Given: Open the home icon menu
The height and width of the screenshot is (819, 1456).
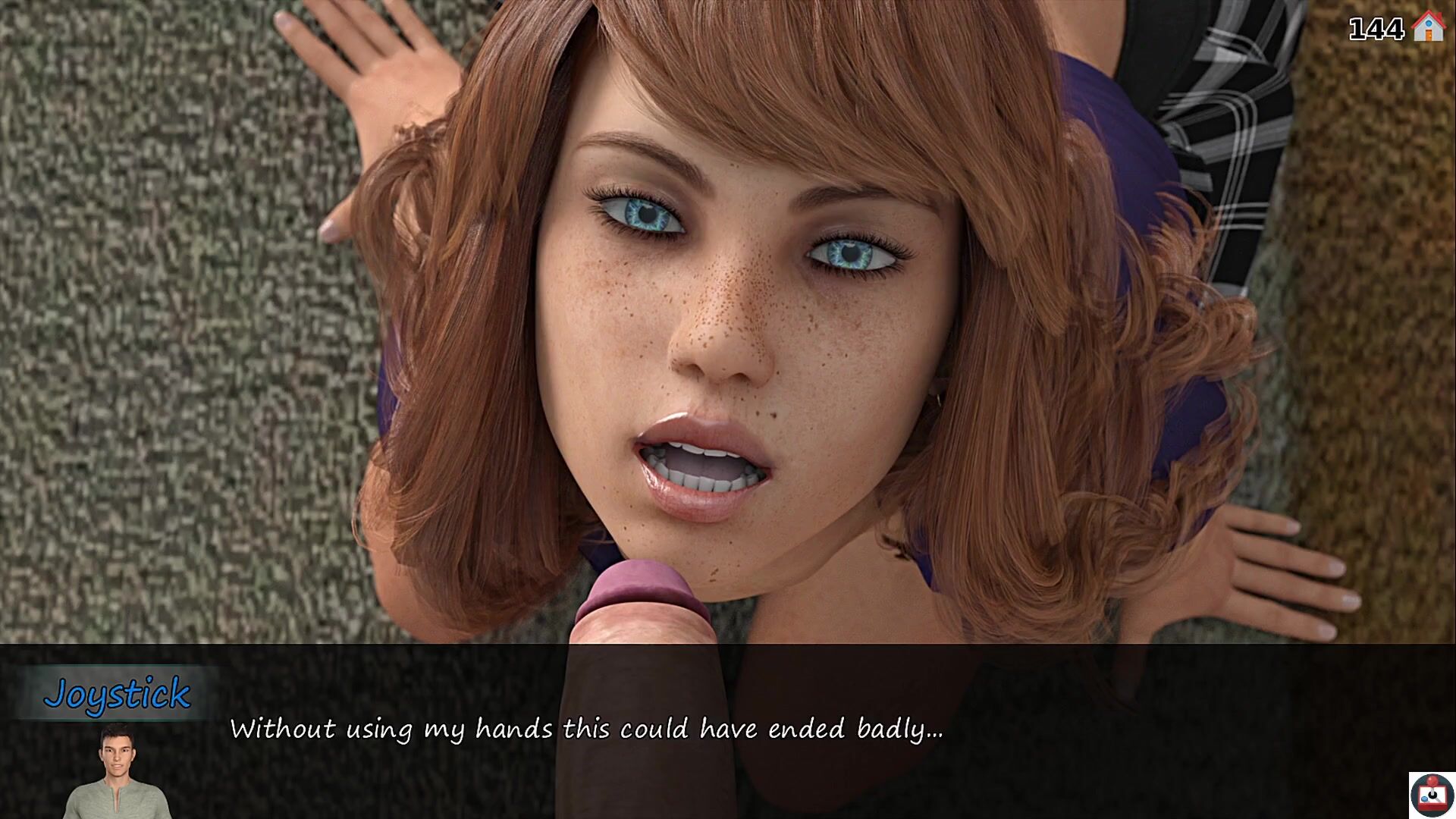Looking at the screenshot, I should pos(1429,27).
